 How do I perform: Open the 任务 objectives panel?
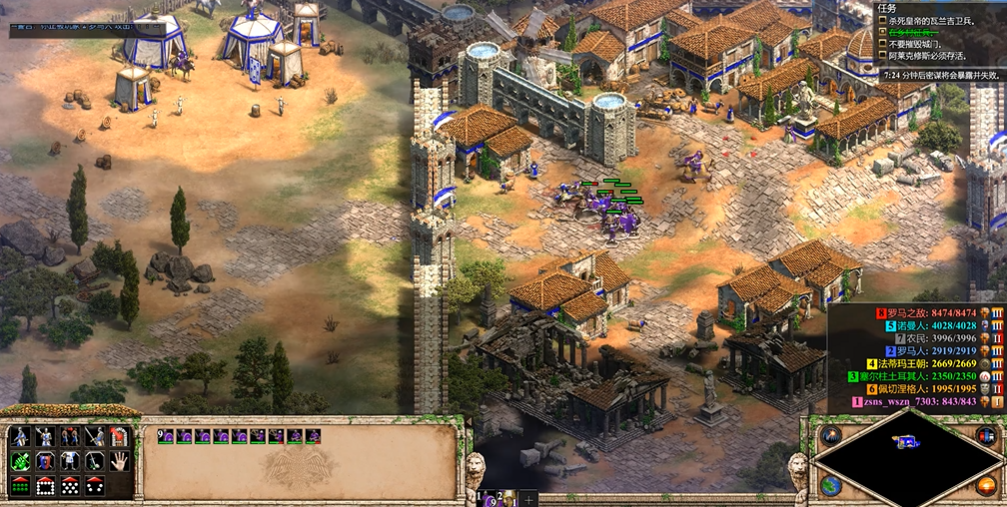[x=887, y=8]
